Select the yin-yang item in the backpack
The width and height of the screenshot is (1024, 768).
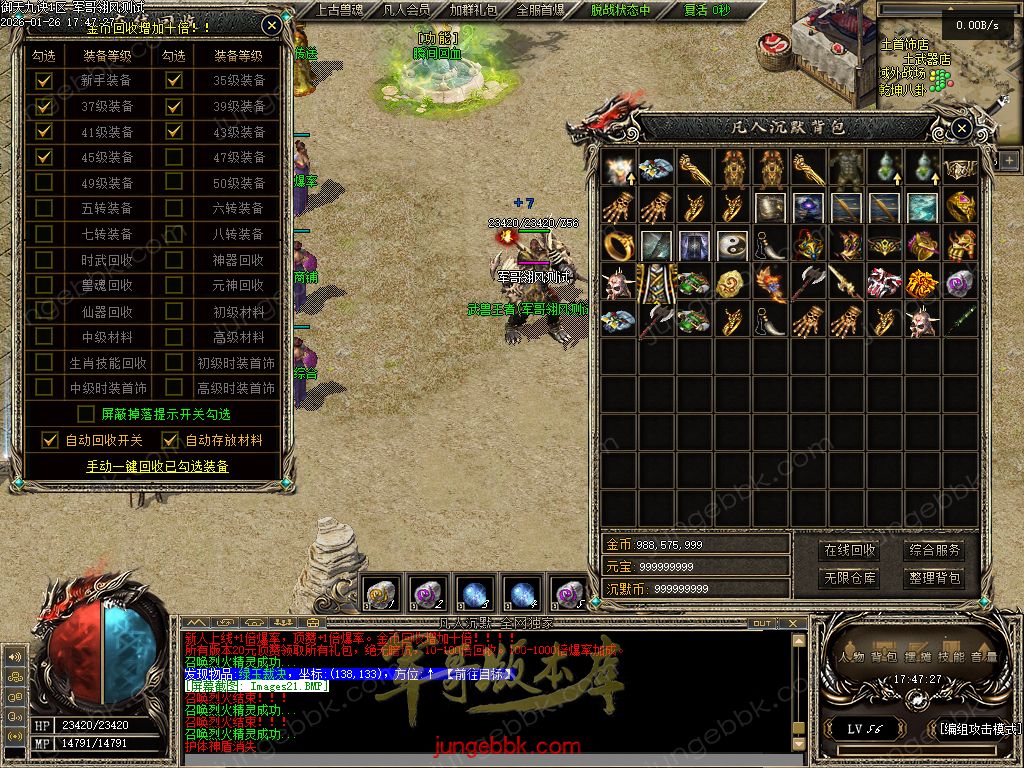click(735, 245)
